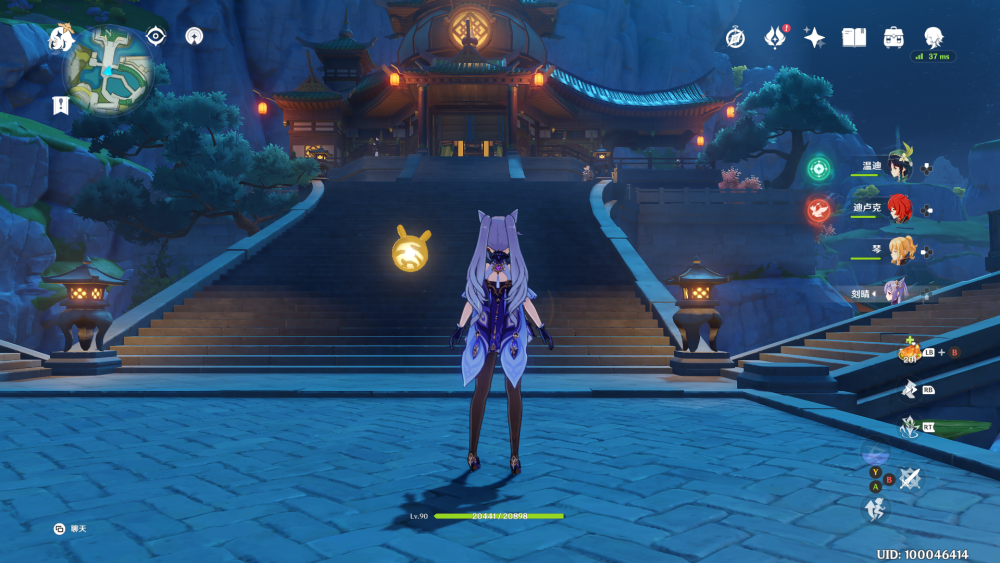Open the character head profile icon
This screenshot has height=563, width=1000.
pyautogui.click(x=934, y=37)
